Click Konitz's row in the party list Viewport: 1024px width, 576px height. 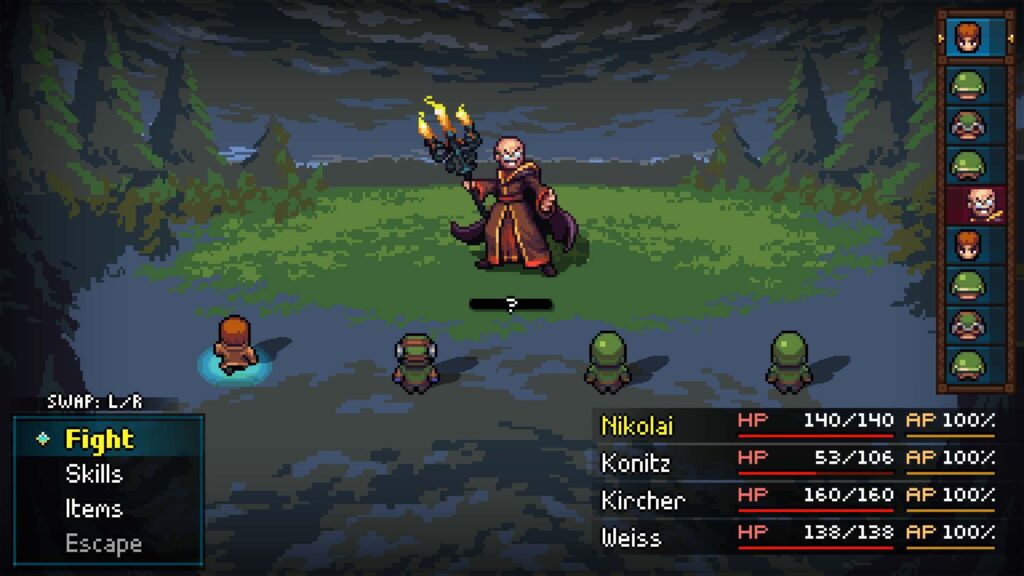796,462
